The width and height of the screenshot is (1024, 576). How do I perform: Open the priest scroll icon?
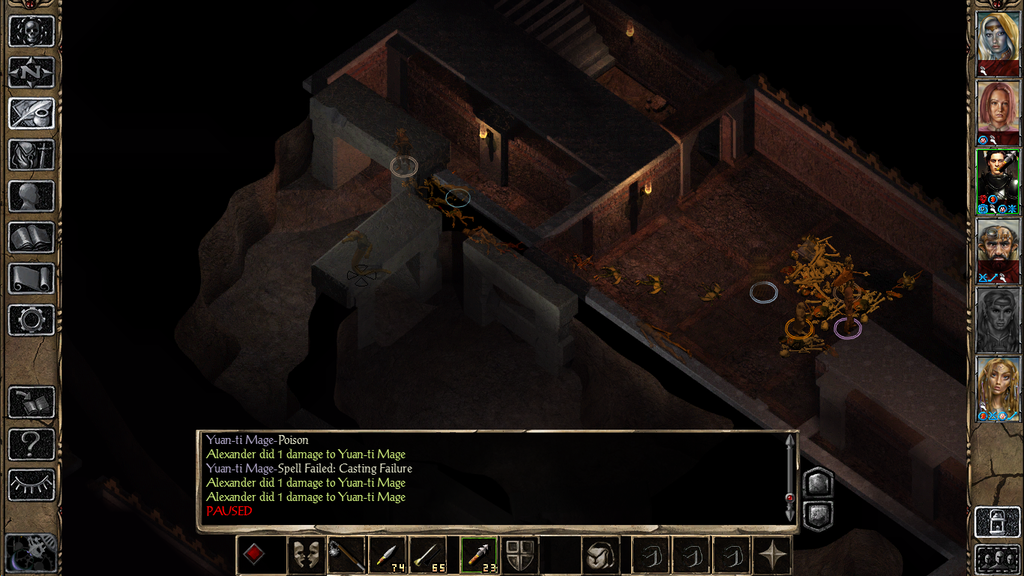31,278
